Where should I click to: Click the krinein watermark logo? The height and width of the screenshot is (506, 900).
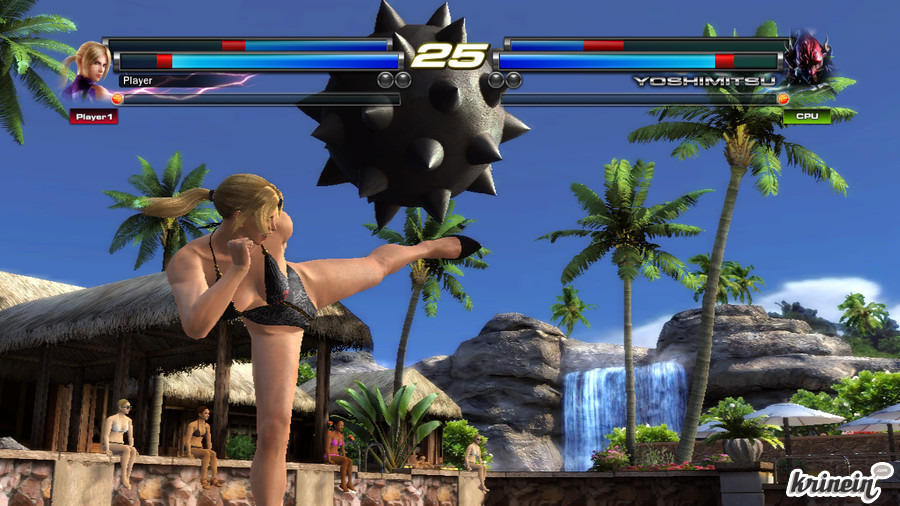(838, 482)
